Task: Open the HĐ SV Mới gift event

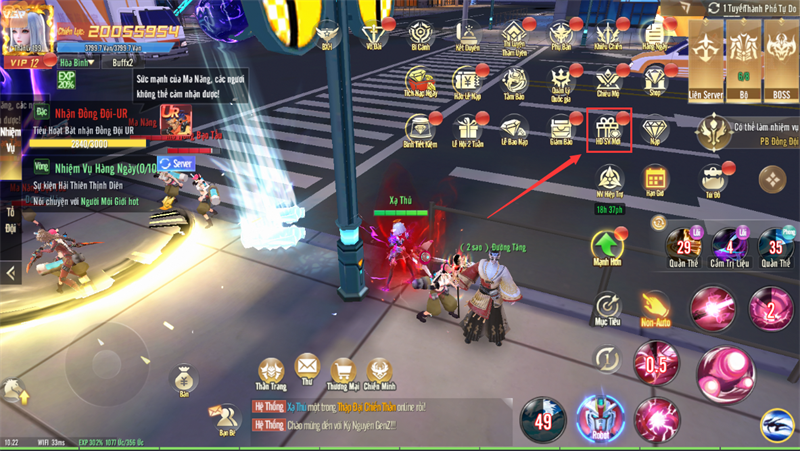Action: (x=608, y=129)
